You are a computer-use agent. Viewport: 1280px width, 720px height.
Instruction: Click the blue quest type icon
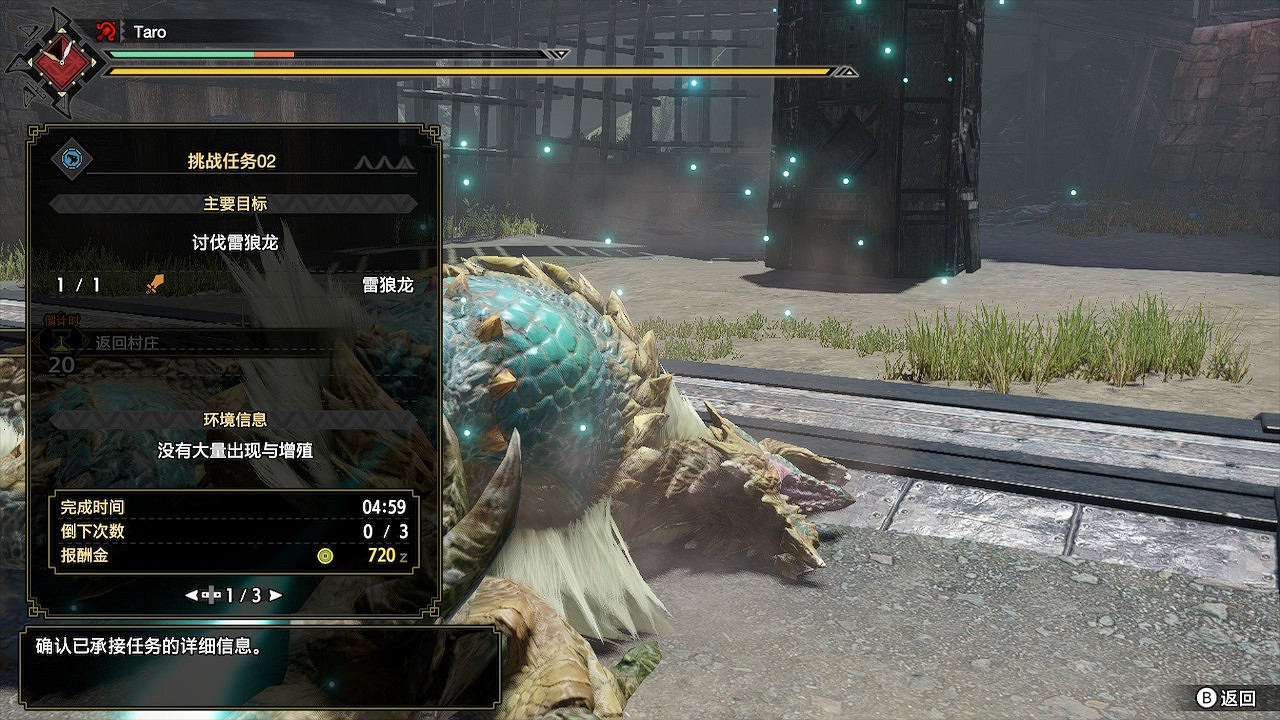[72, 159]
